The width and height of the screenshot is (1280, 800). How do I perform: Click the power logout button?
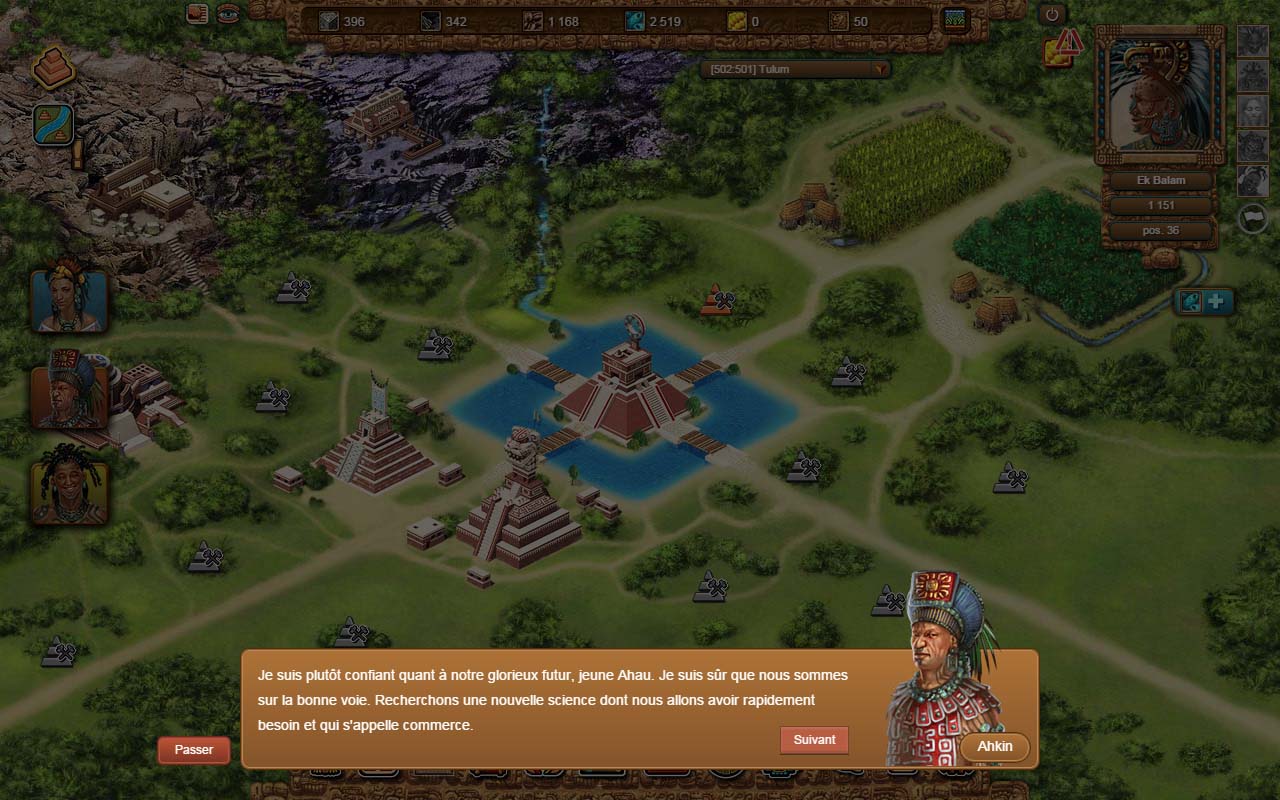pos(1052,14)
